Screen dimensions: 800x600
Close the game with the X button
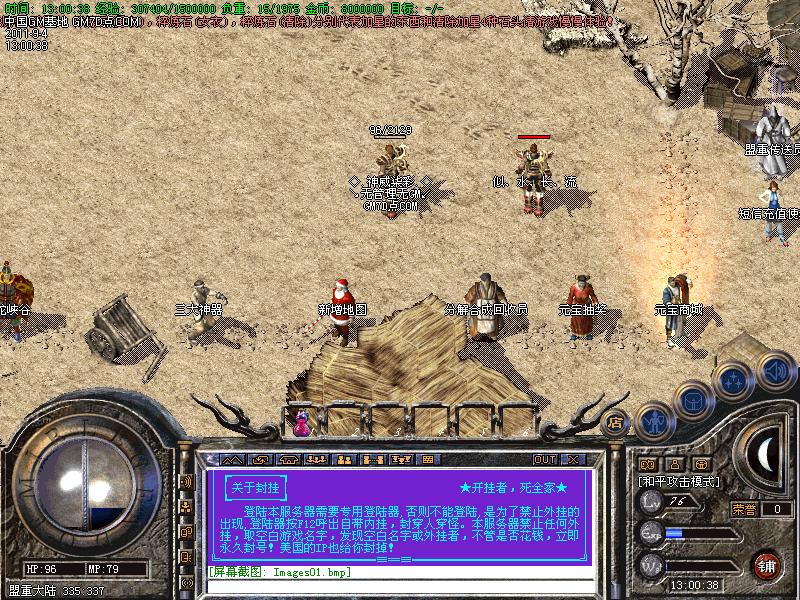coord(573,460)
